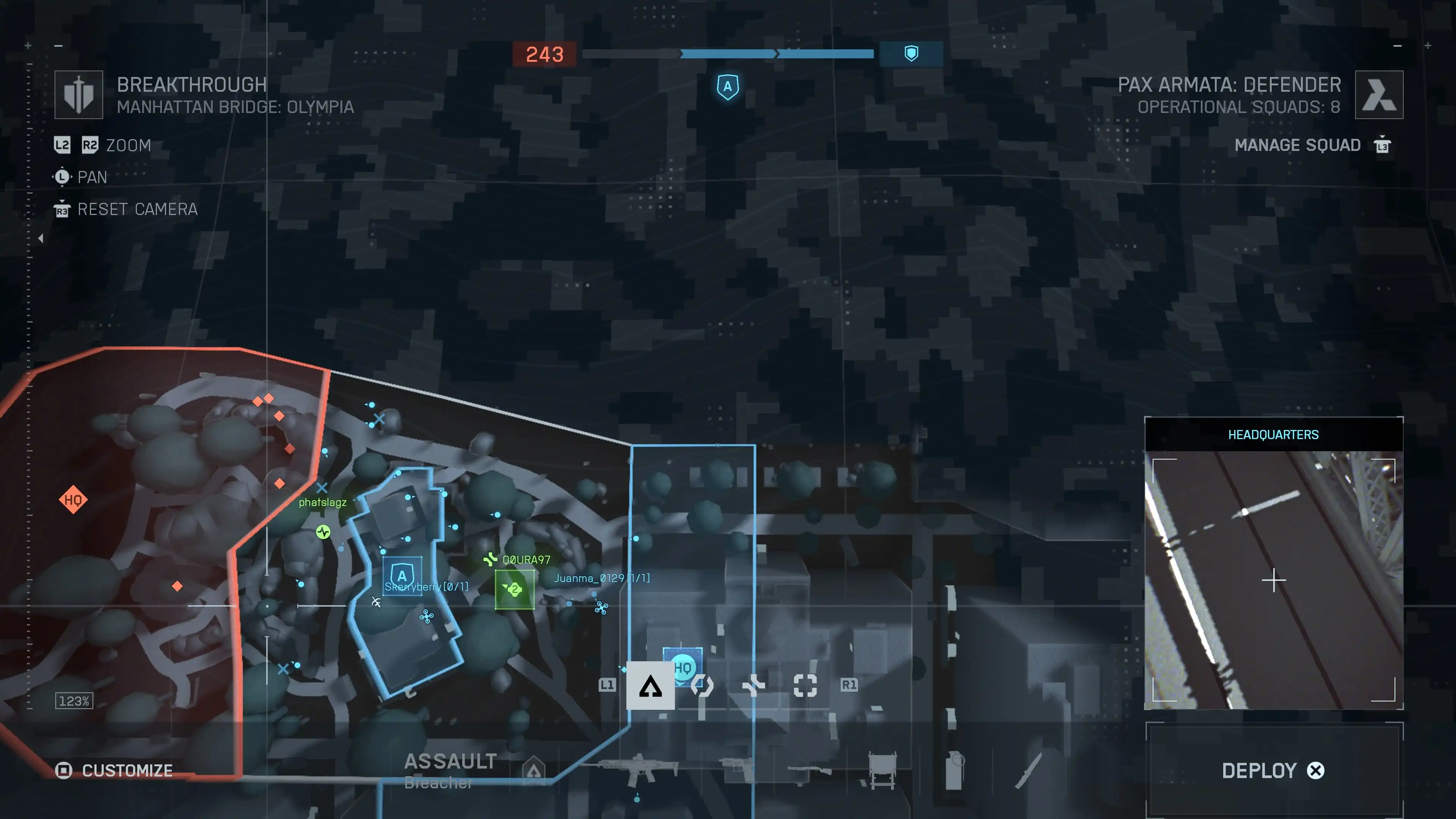The height and width of the screenshot is (819, 1456).
Task: Switch to the Engineer class icon
Action: (702, 686)
